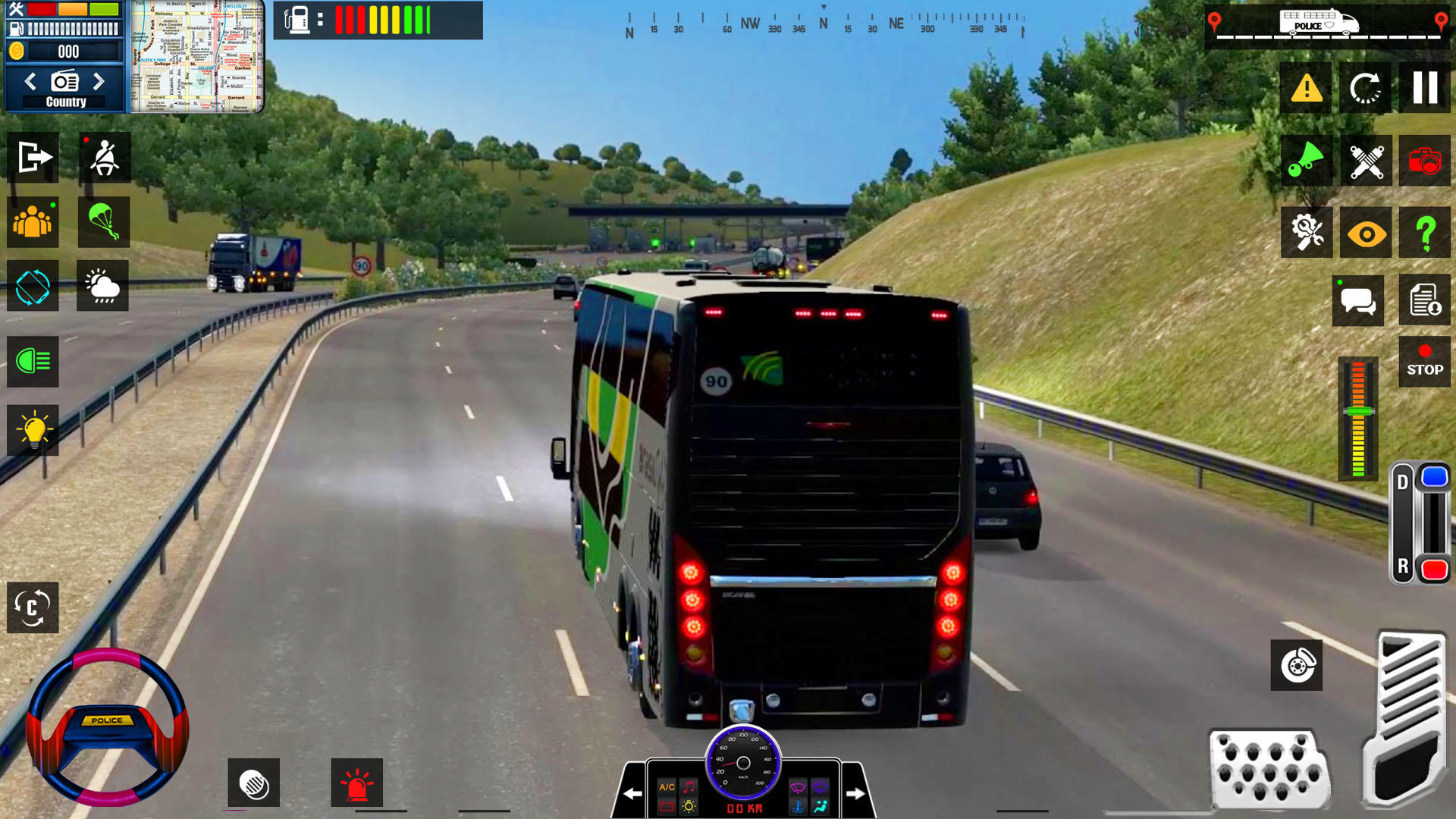Screen dimensions: 1456x819
Task: Open vehicle repair settings wrench icon
Action: pos(1305,233)
